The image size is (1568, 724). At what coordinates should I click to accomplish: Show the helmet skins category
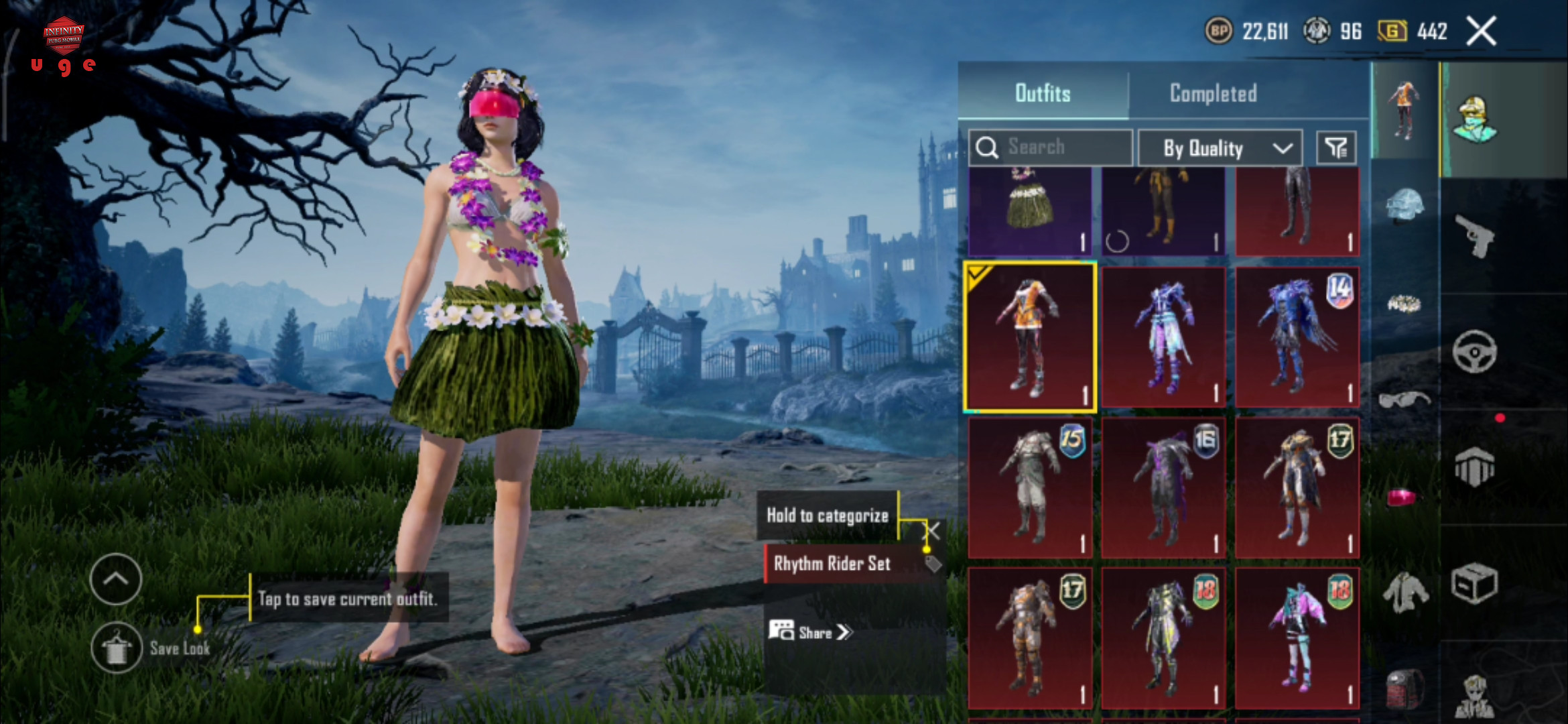[1404, 204]
